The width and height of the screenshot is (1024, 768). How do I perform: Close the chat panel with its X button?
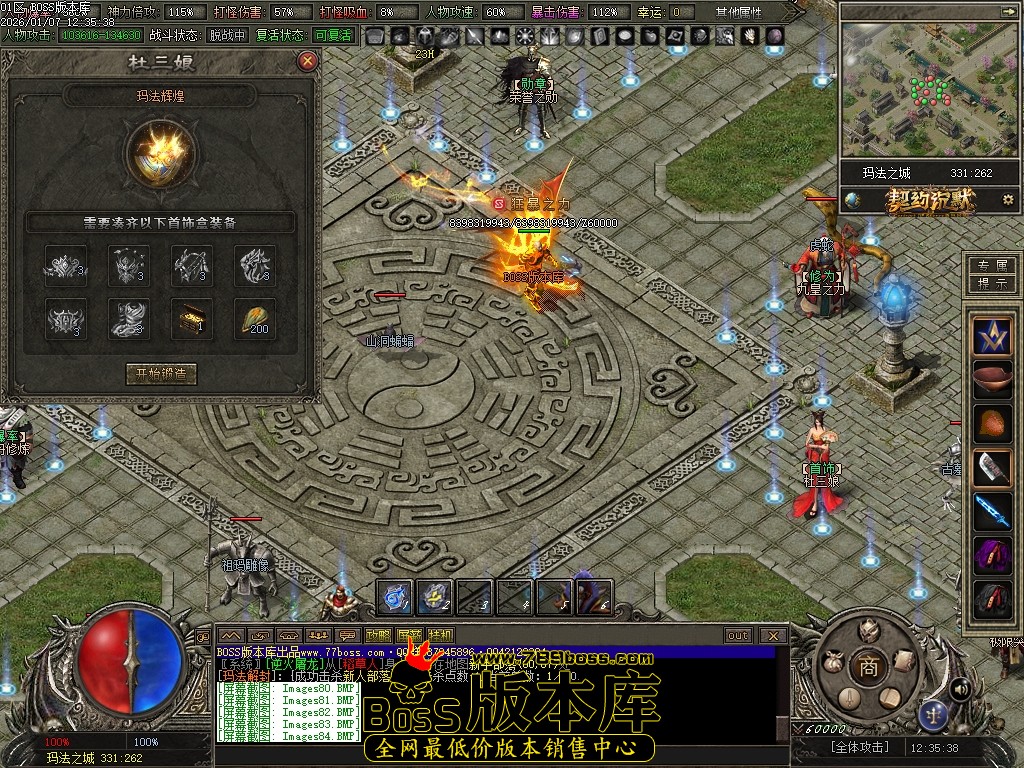point(773,635)
